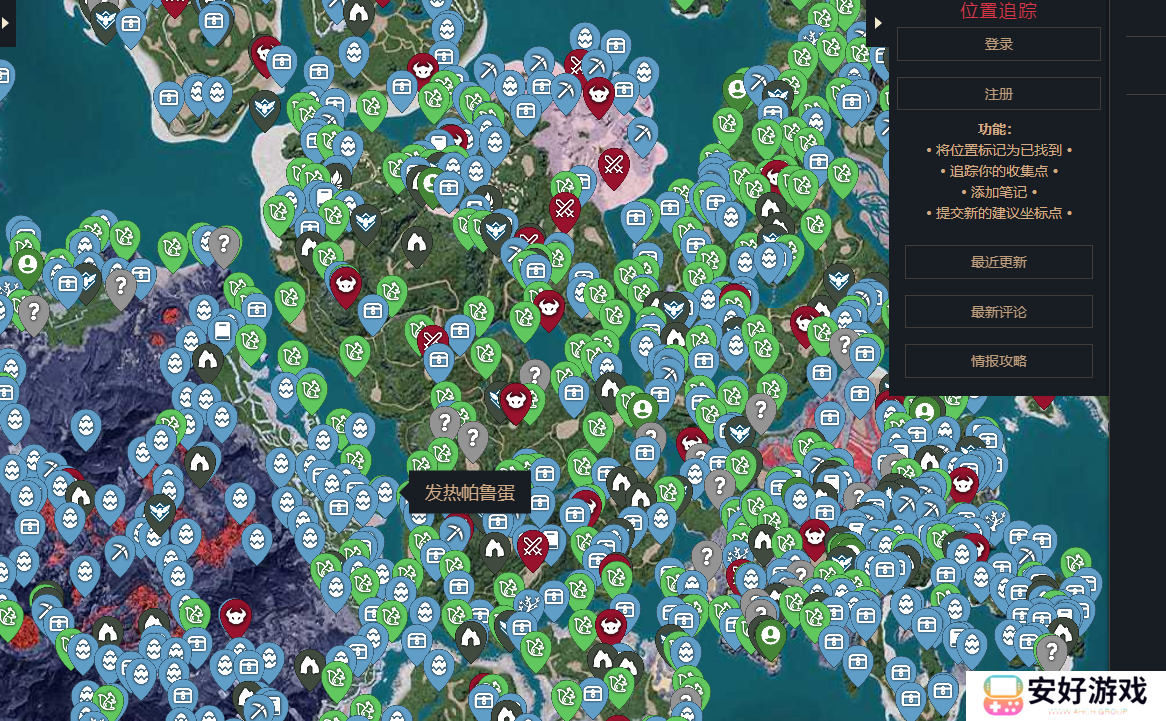Open the 登录 login button
The height and width of the screenshot is (721, 1166).
[x=998, y=44]
